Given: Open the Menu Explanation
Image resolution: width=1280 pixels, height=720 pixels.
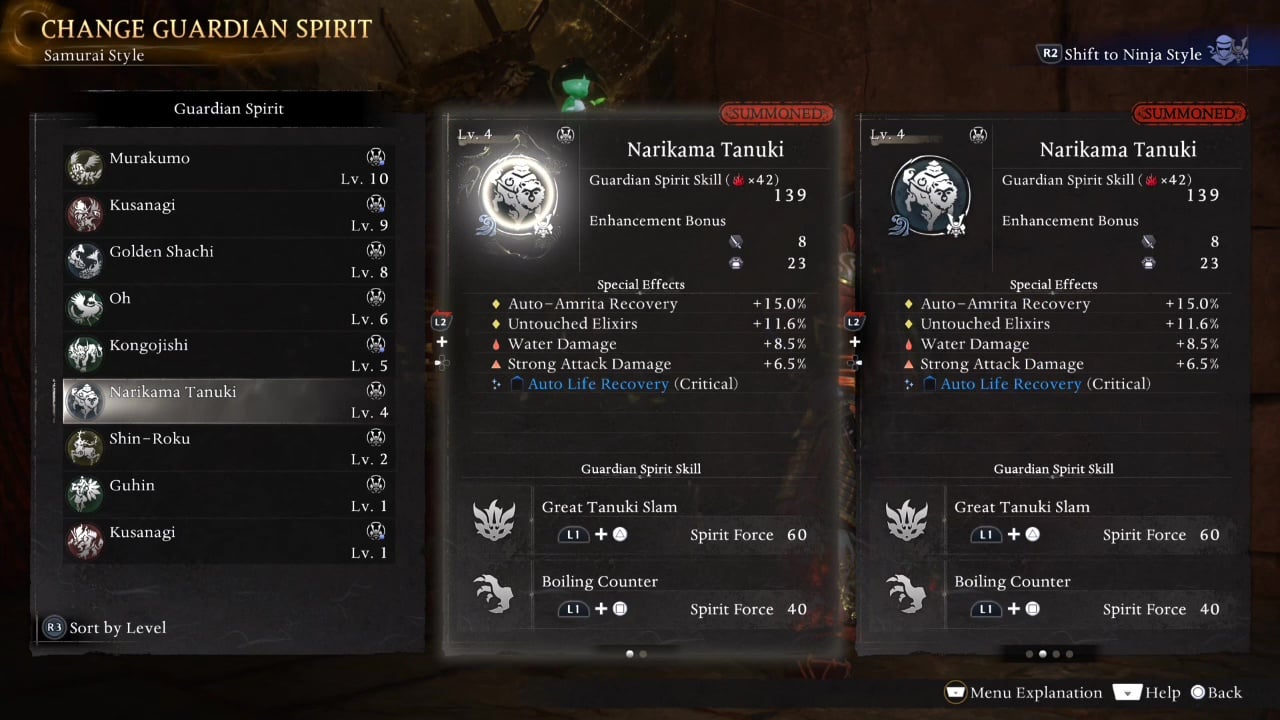Looking at the screenshot, I should (x=1024, y=692).
